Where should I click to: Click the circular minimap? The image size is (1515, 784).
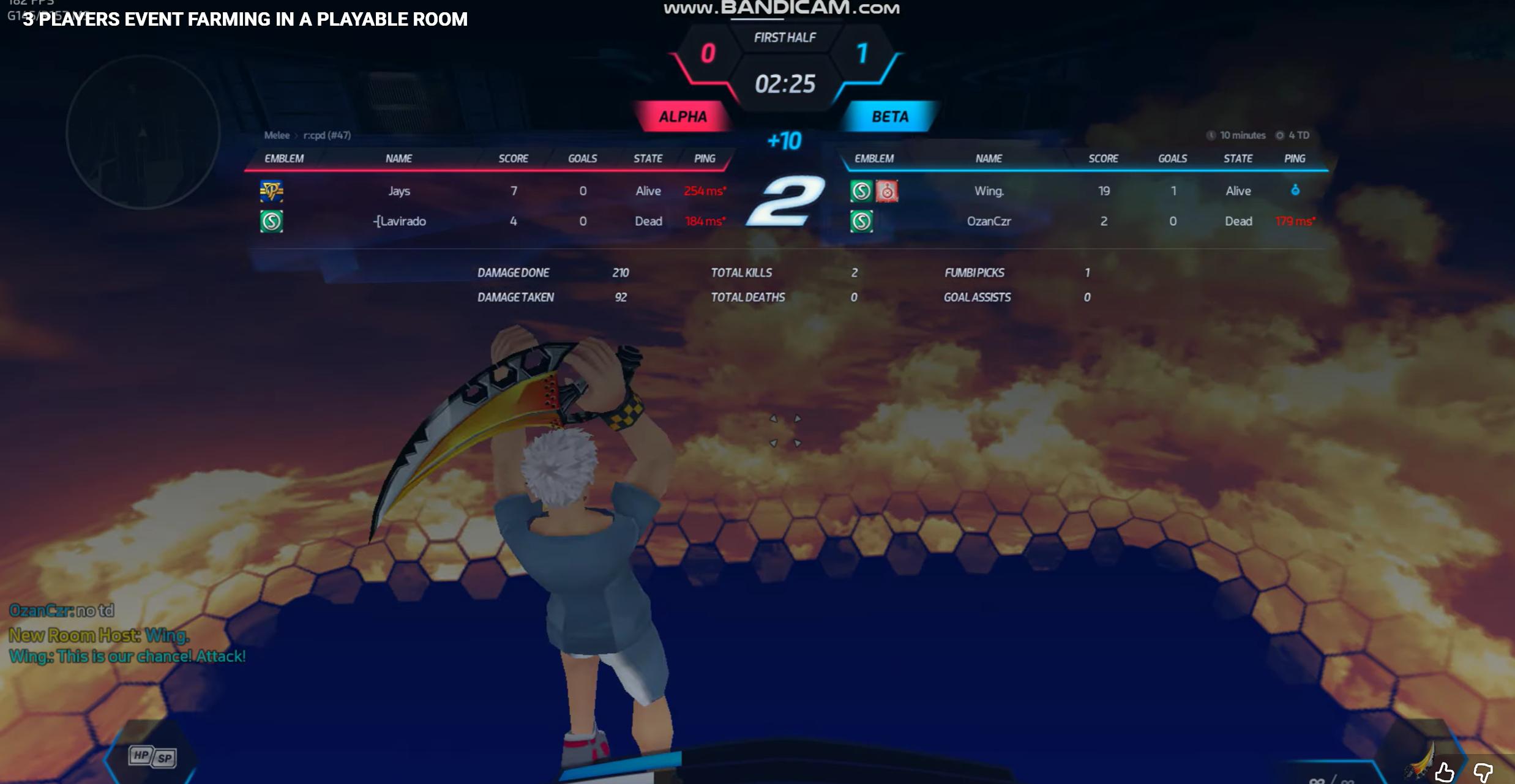coord(143,132)
